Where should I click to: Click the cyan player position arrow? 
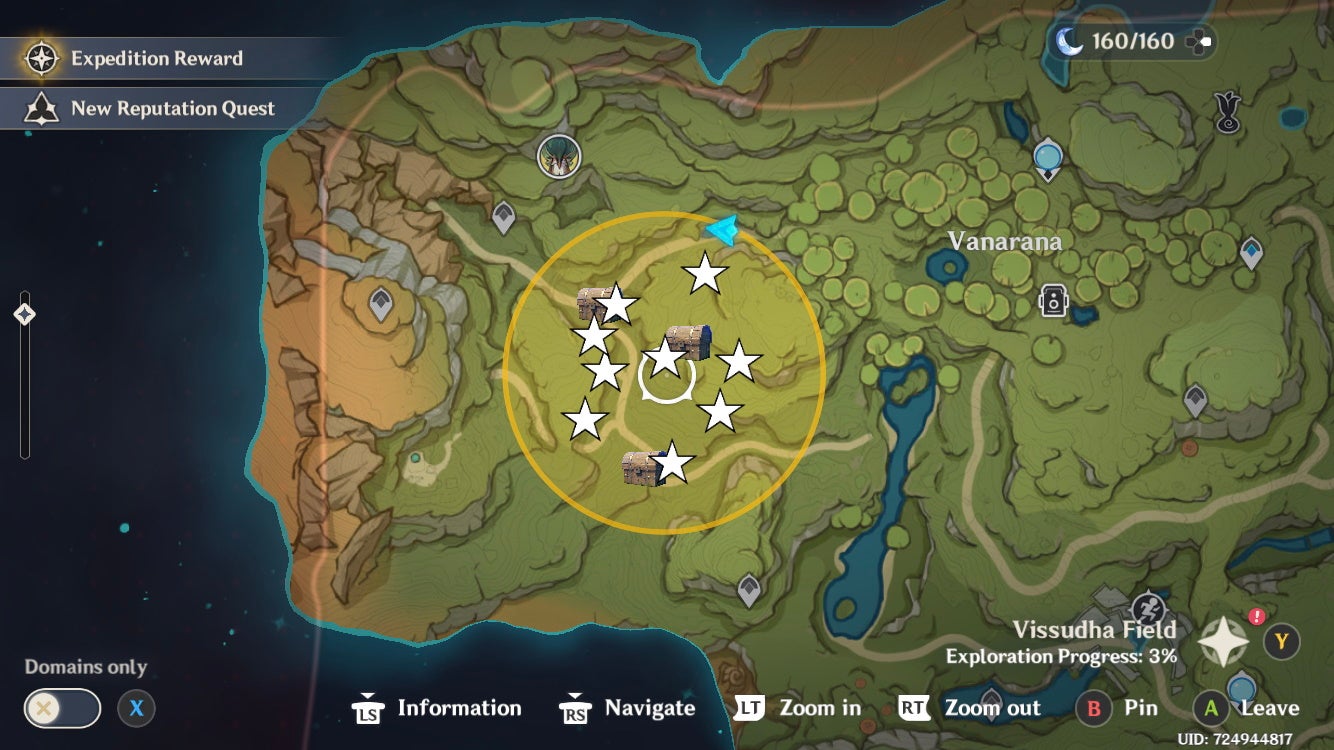click(x=722, y=231)
